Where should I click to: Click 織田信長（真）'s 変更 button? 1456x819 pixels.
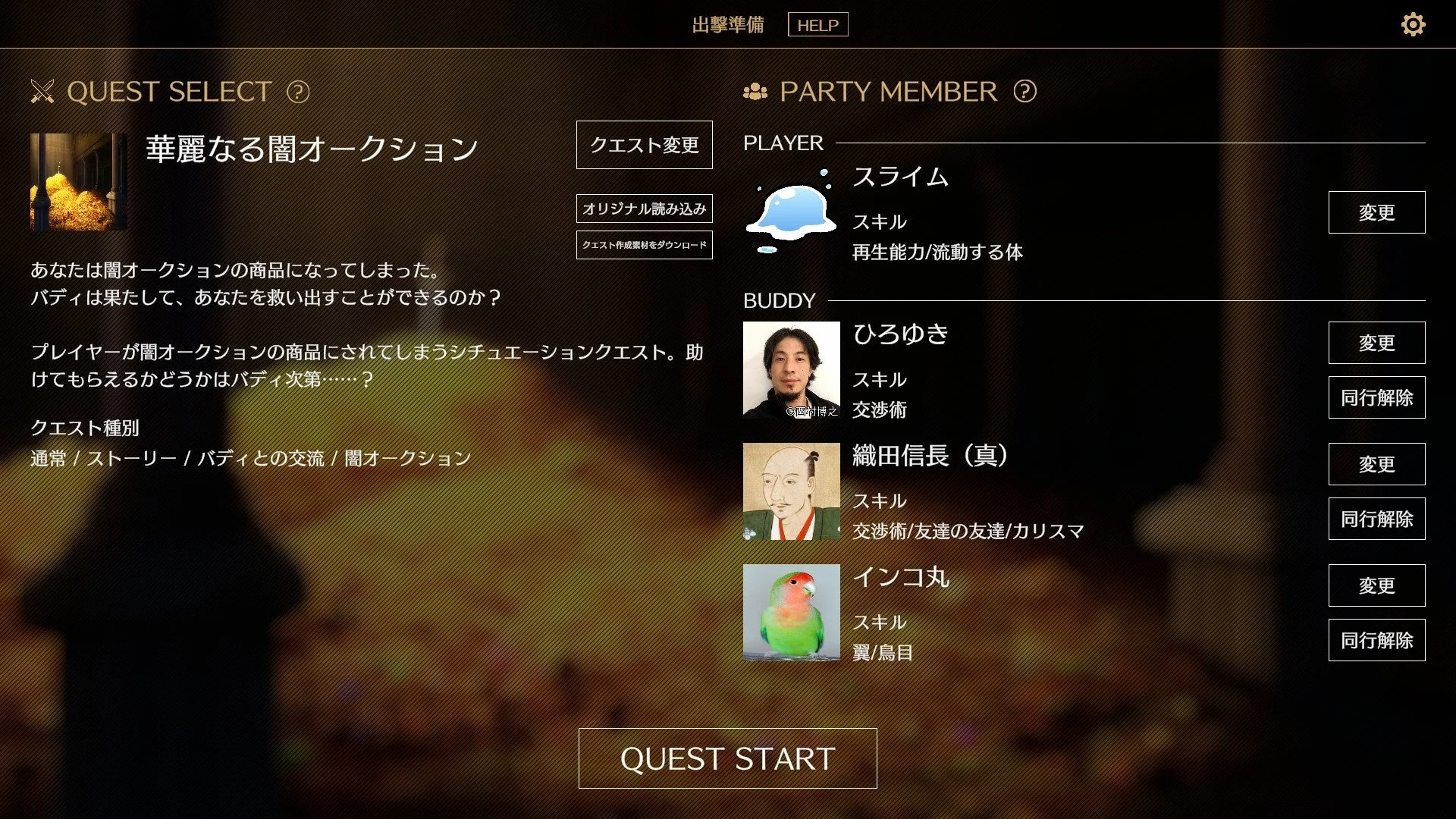click(x=1376, y=464)
